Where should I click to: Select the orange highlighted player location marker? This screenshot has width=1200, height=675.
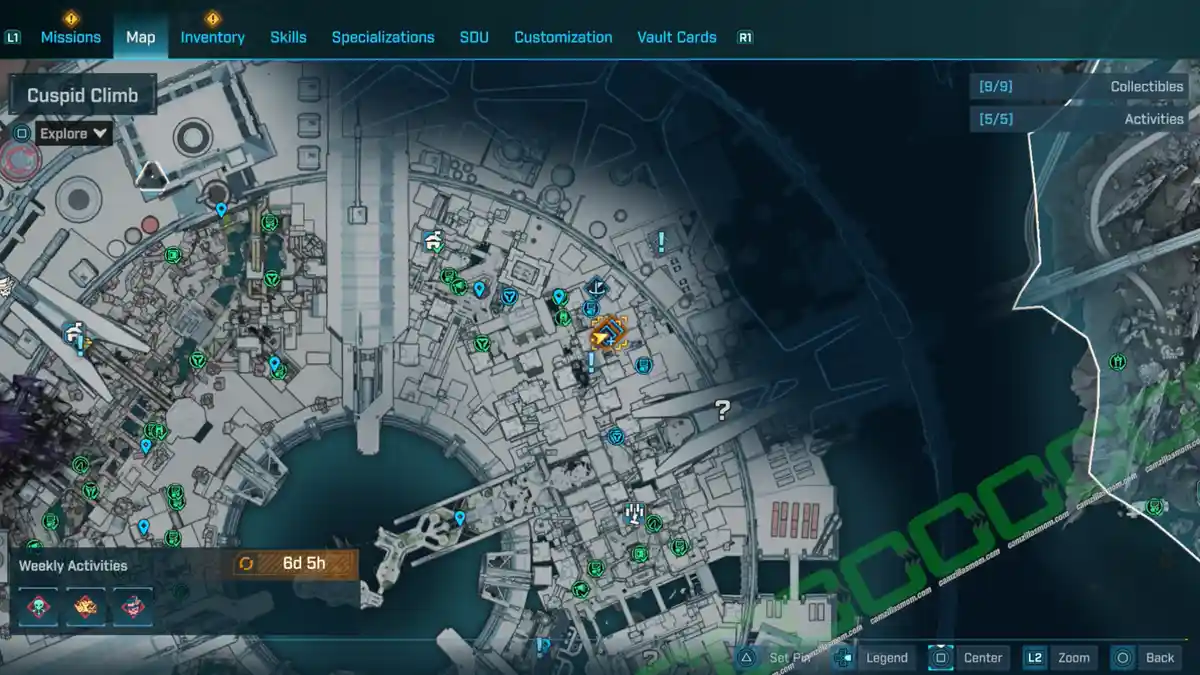click(608, 334)
